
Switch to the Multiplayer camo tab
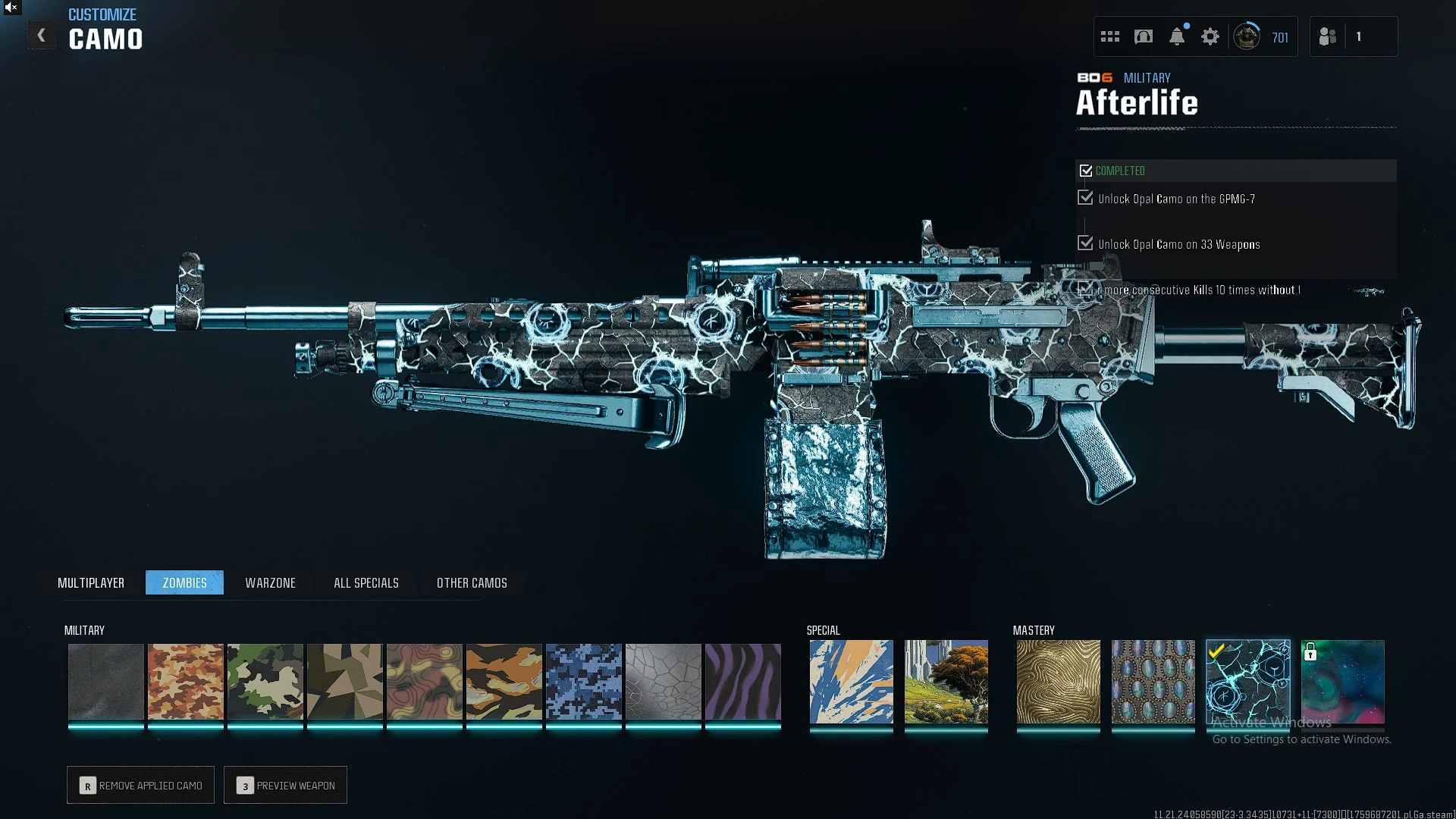(x=91, y=582)
